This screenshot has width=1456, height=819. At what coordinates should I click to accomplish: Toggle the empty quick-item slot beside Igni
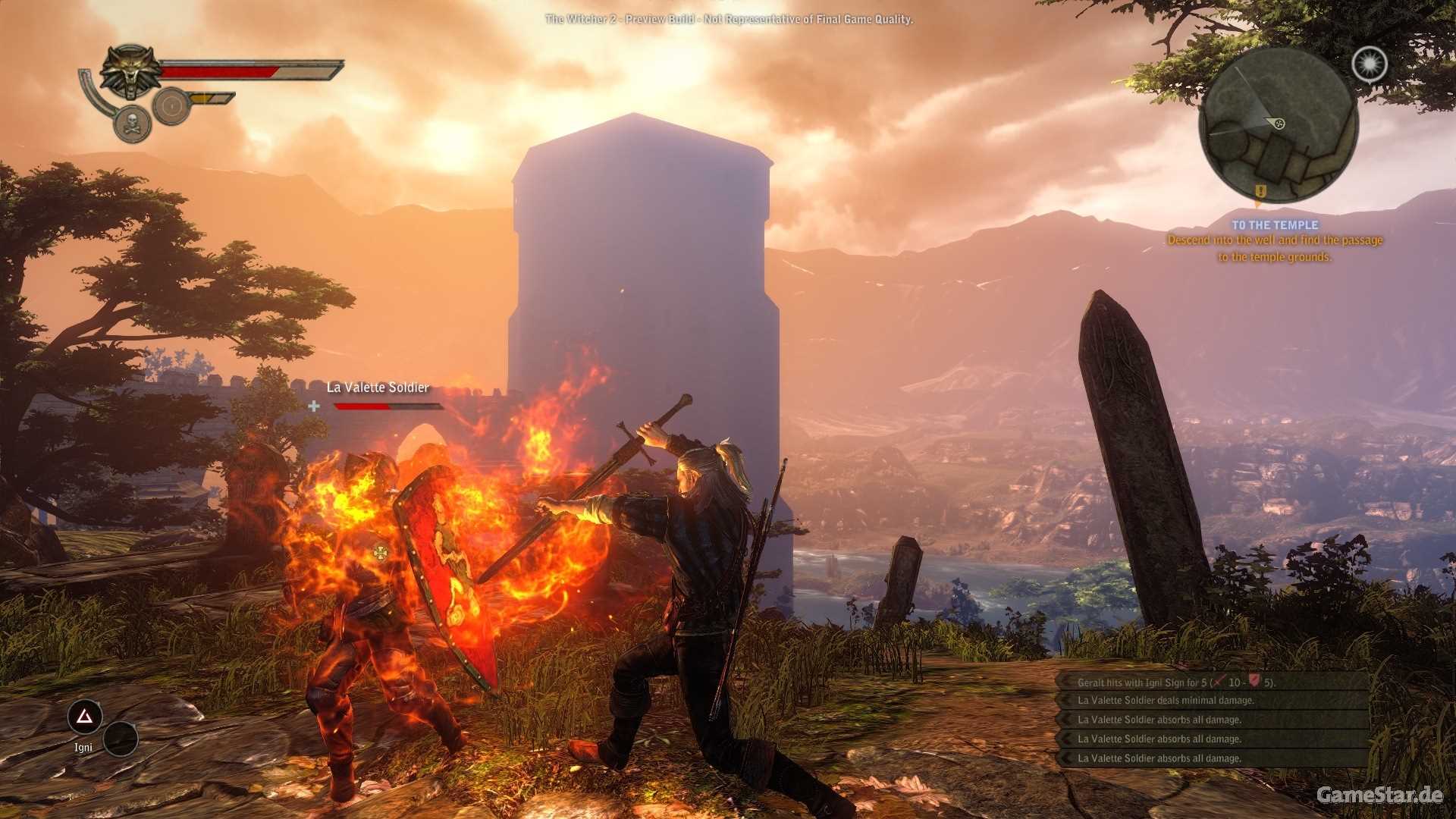[x=121, y=738]
